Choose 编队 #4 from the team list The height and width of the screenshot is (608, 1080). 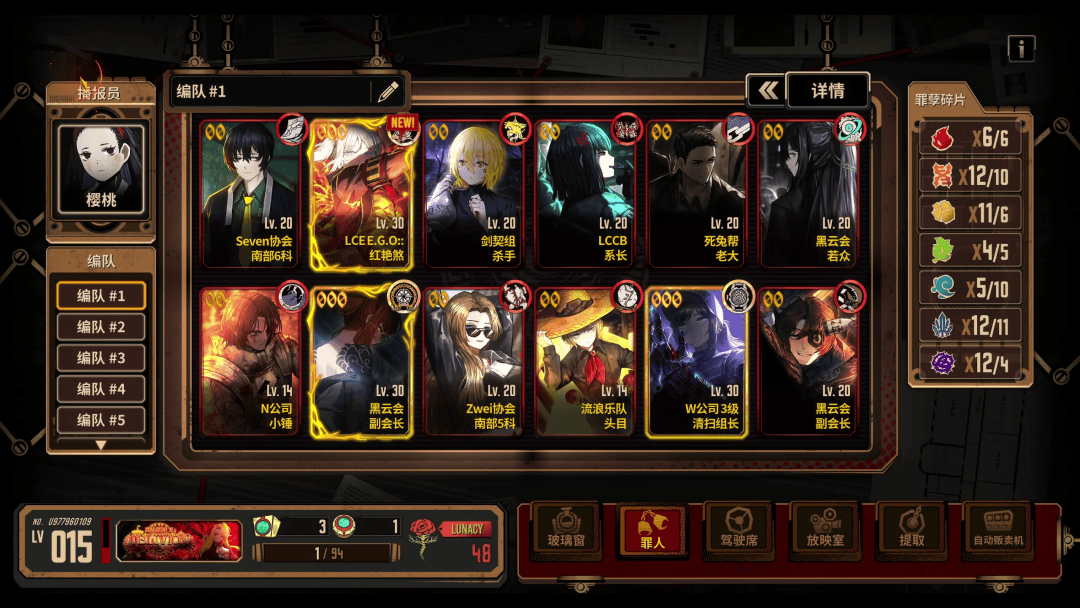coord(101,389)
